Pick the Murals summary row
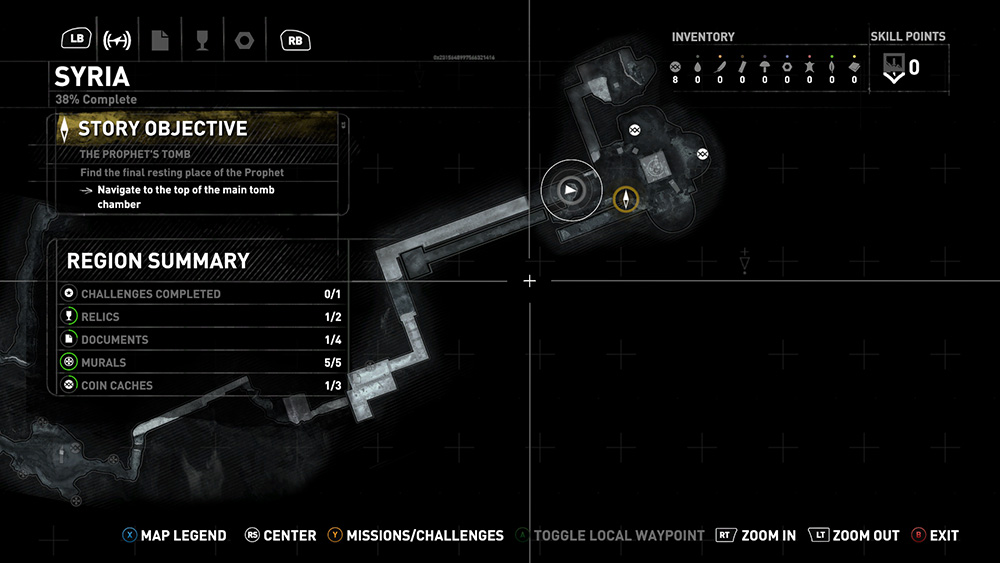 pos(198,362)
